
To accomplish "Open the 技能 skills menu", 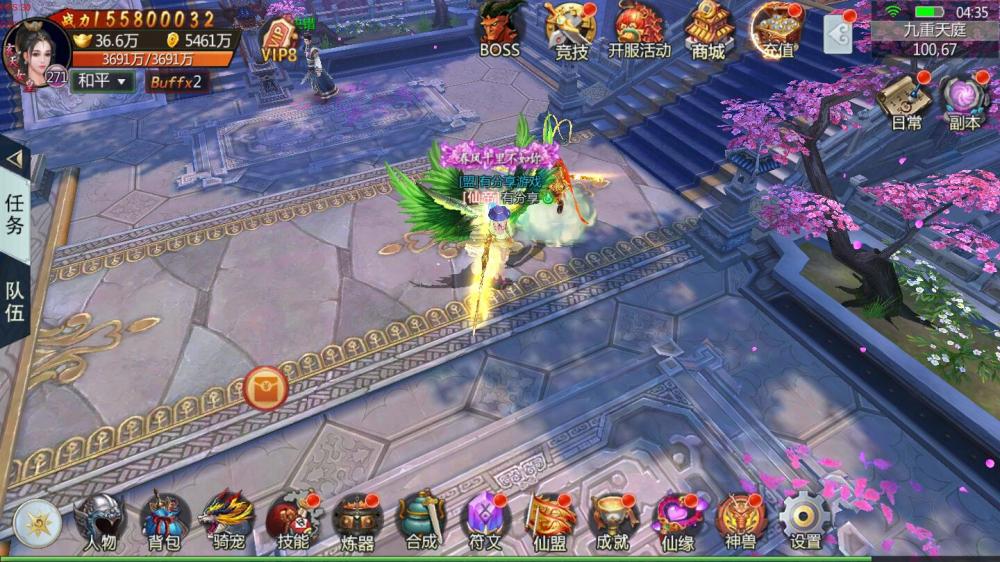I will [292, 520].
